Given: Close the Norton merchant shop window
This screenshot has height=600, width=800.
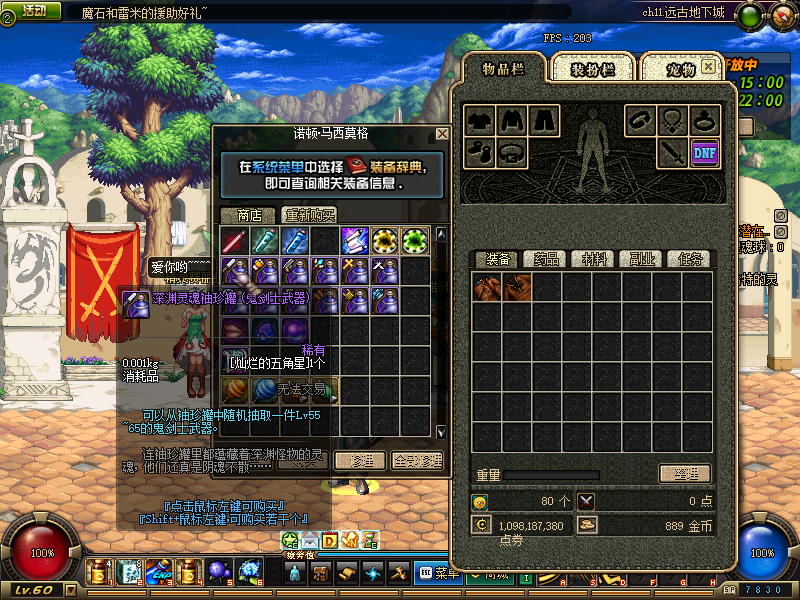Looking at the screenshot, I should (442, 133).
